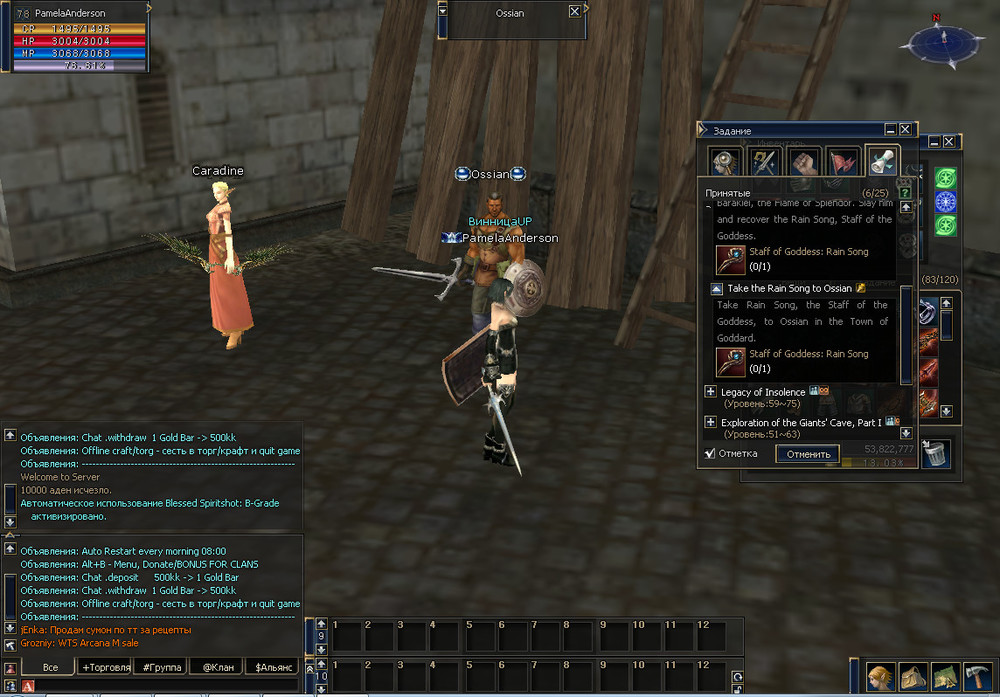The image size is (1000, 697).
Task: Open the scroll-icon quest tab
Action: [881, 162]
